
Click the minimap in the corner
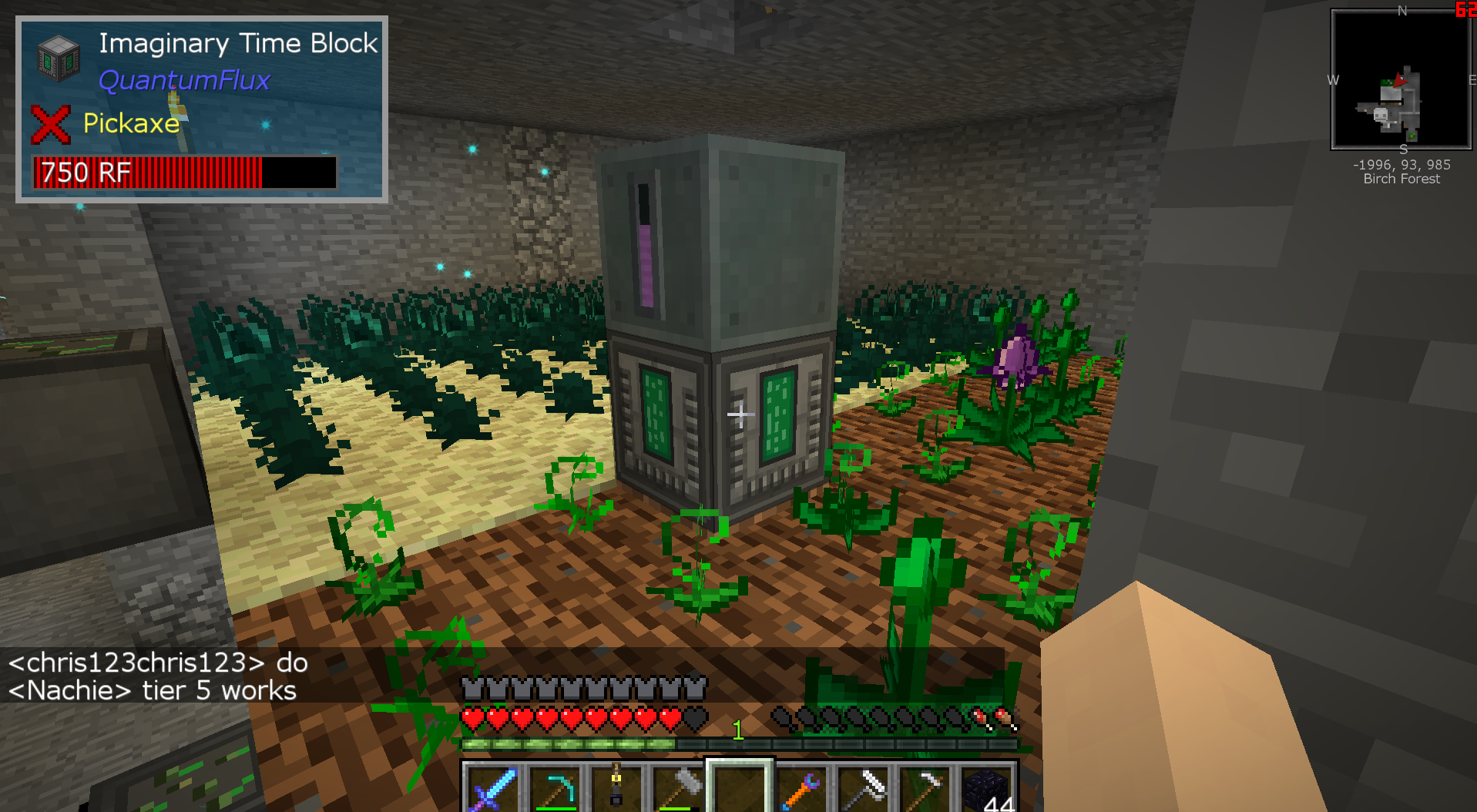click(x=1401, y=79)
